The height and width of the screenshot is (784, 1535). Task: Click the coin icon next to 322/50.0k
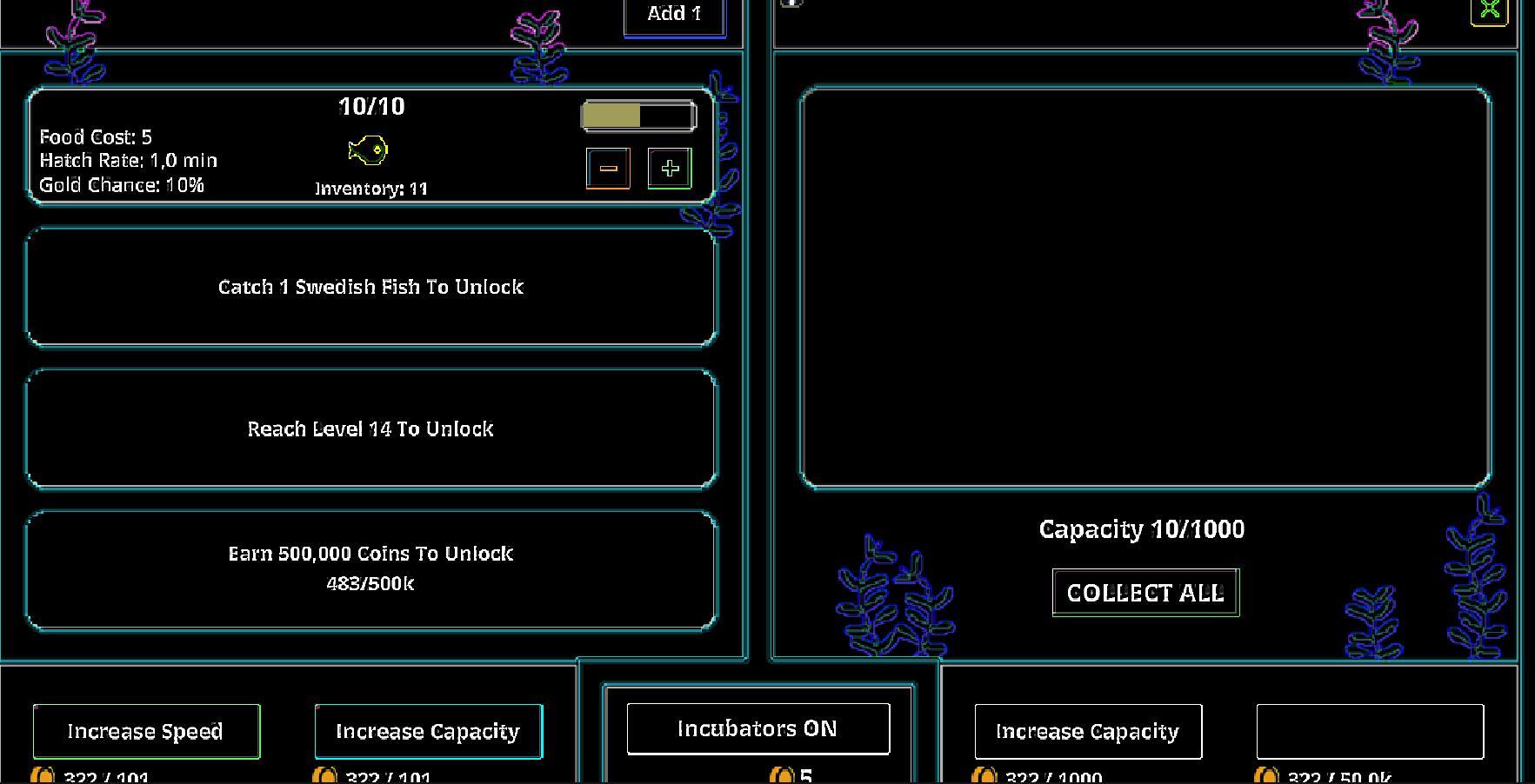1266,776
